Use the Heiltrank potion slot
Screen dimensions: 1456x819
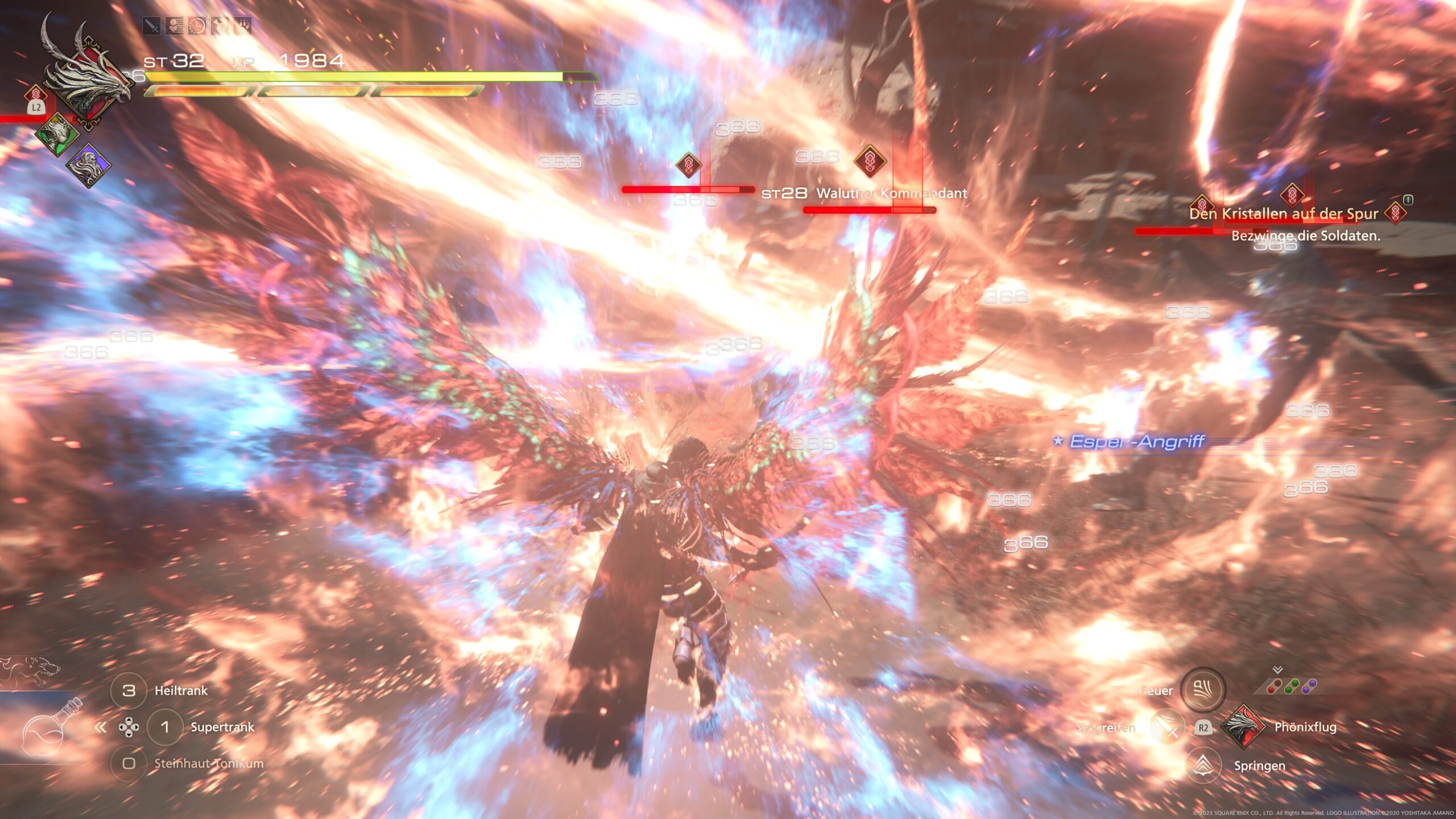coord(129,690)
